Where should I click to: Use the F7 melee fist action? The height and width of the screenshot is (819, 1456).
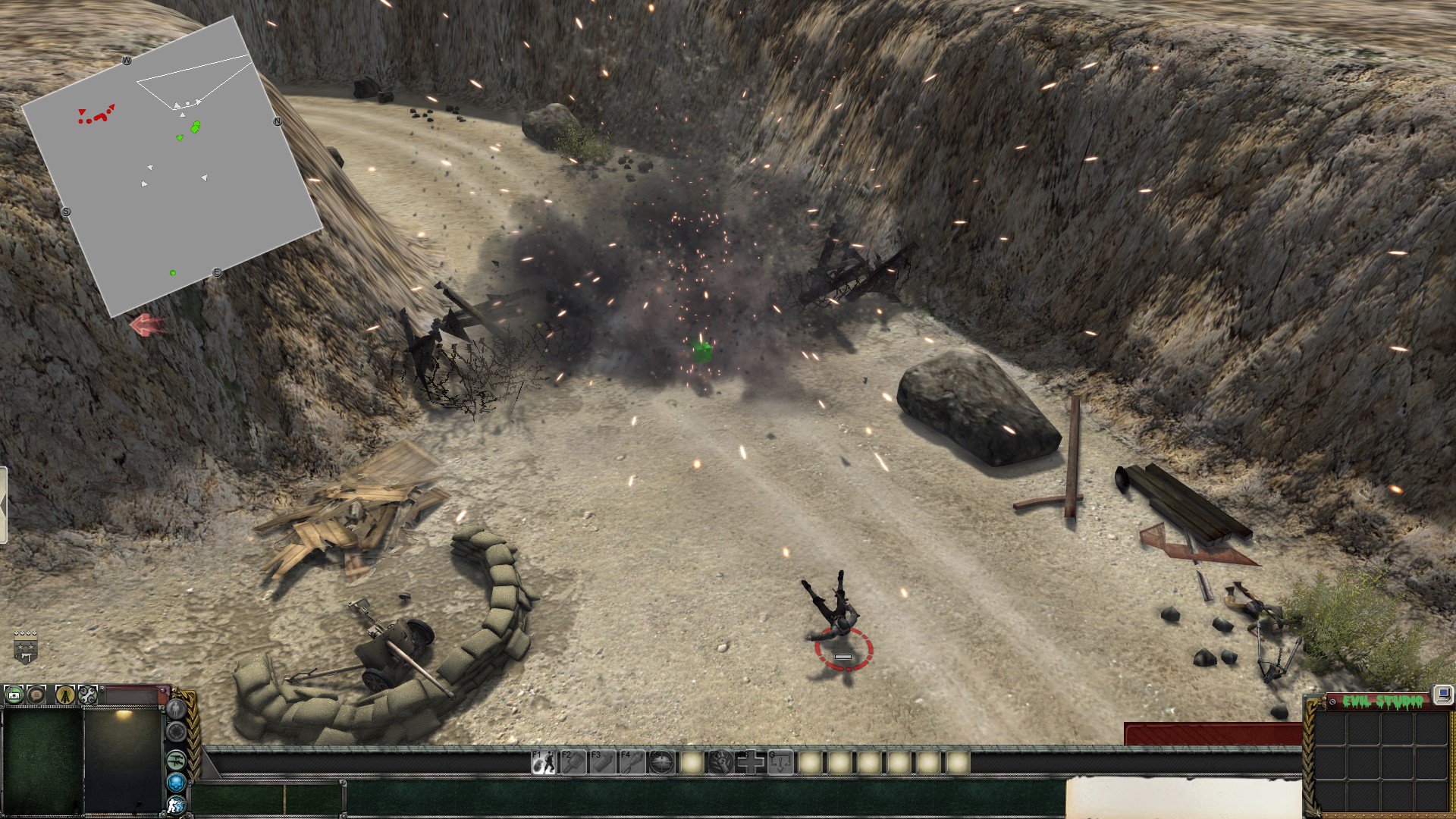tap(720, 761)
